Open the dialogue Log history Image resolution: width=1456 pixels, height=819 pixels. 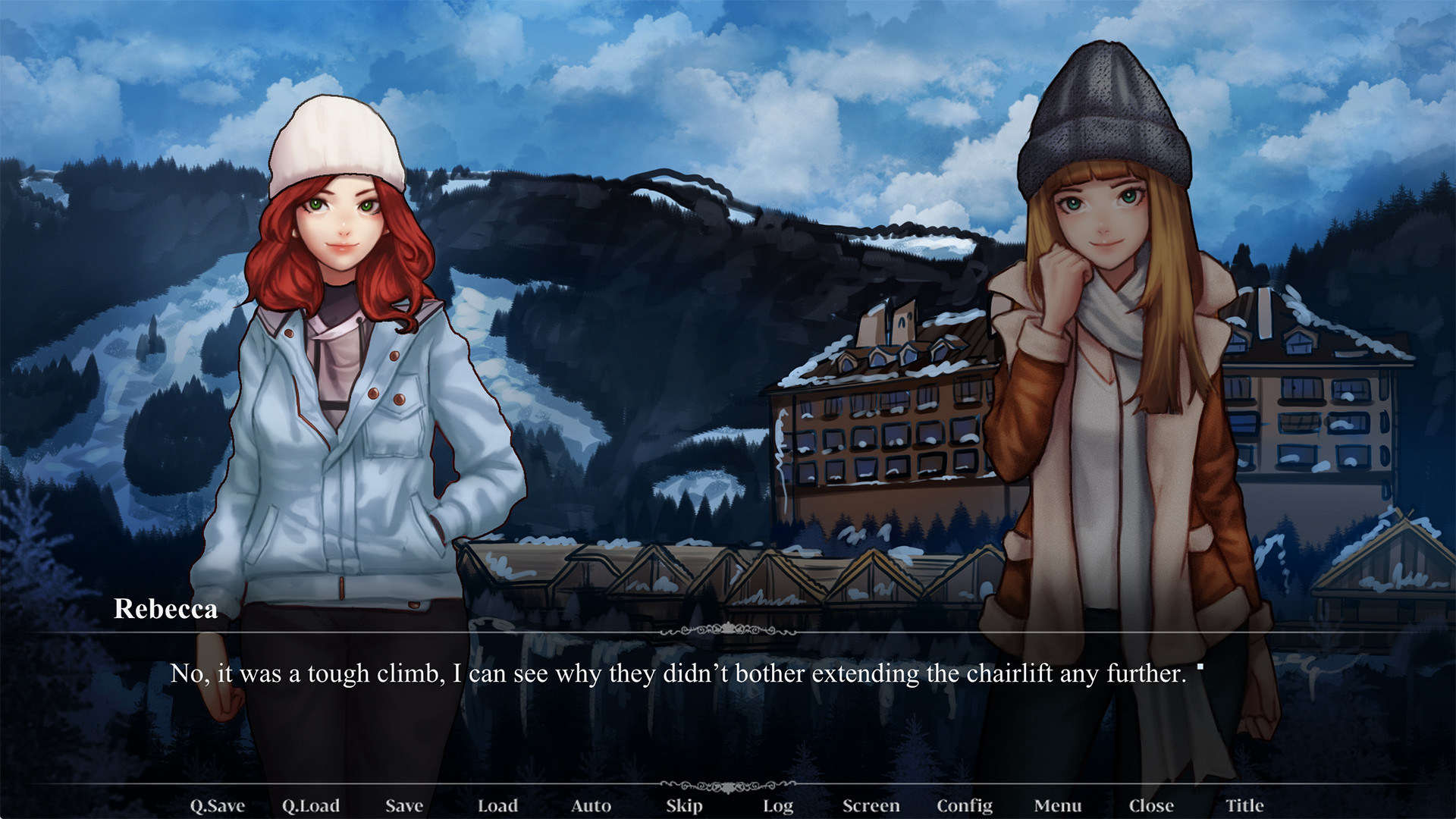point(779,806)
